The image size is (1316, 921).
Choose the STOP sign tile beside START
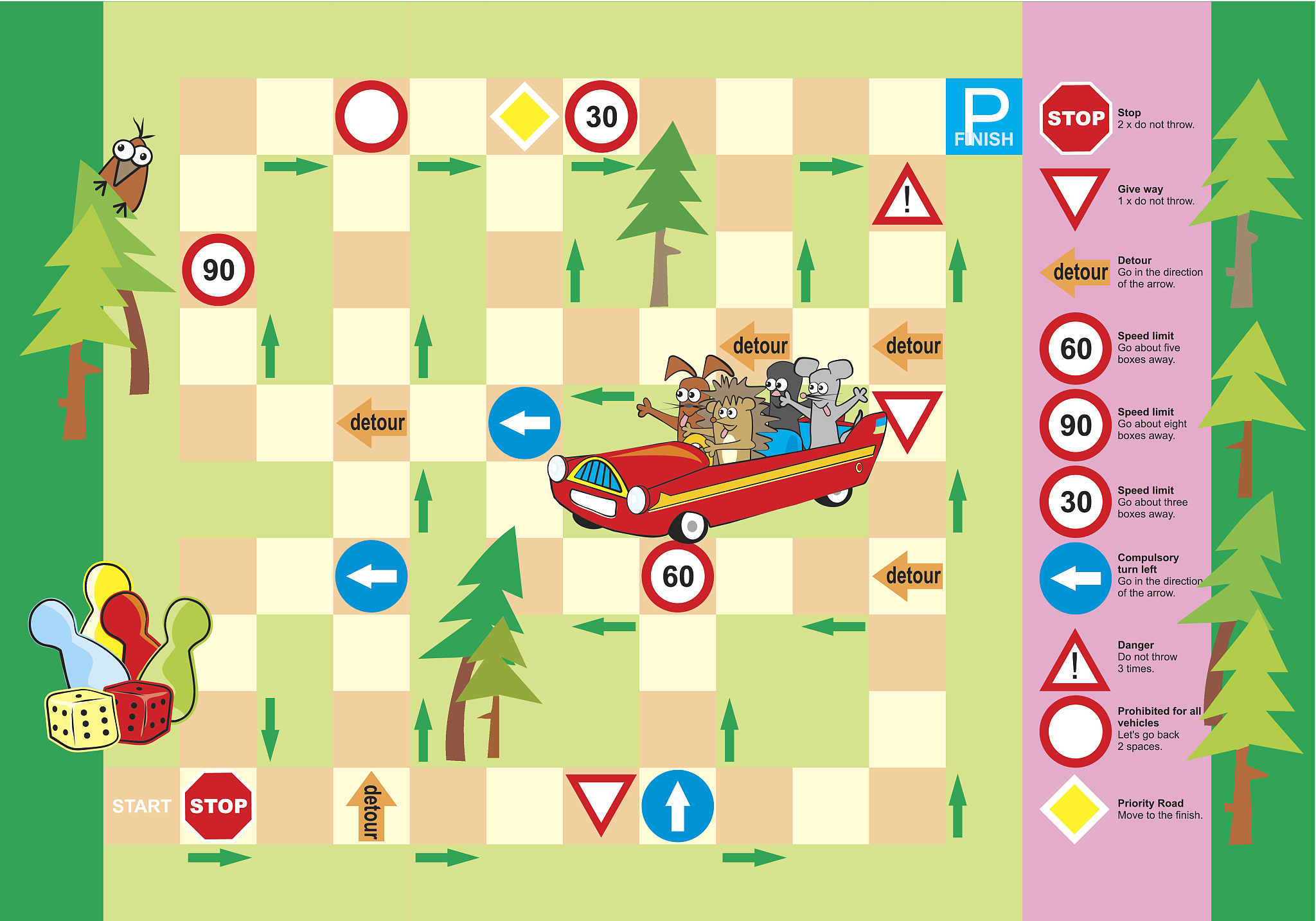click(218, 806)
